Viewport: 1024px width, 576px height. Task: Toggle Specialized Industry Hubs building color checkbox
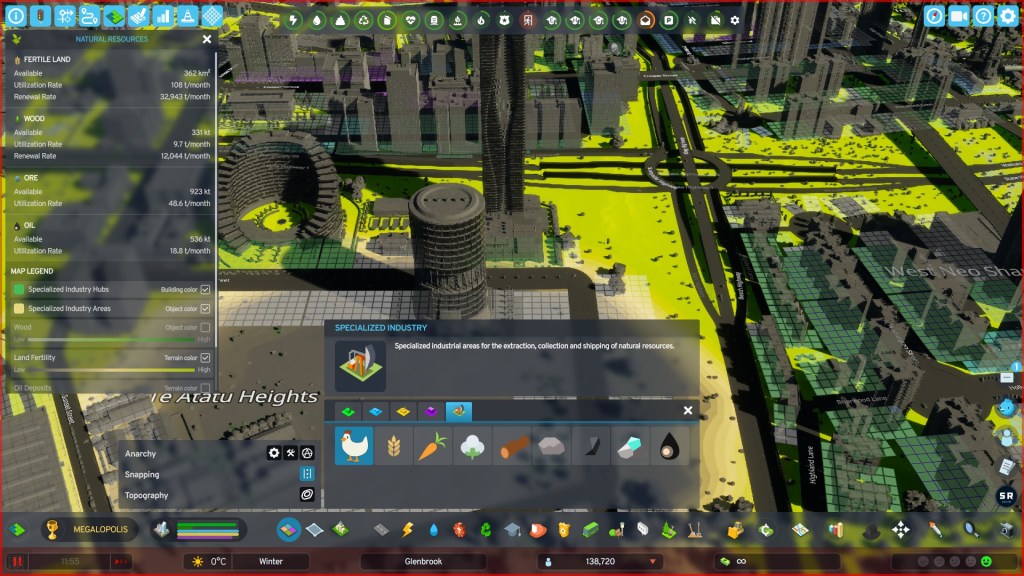(x=205, y=290)
